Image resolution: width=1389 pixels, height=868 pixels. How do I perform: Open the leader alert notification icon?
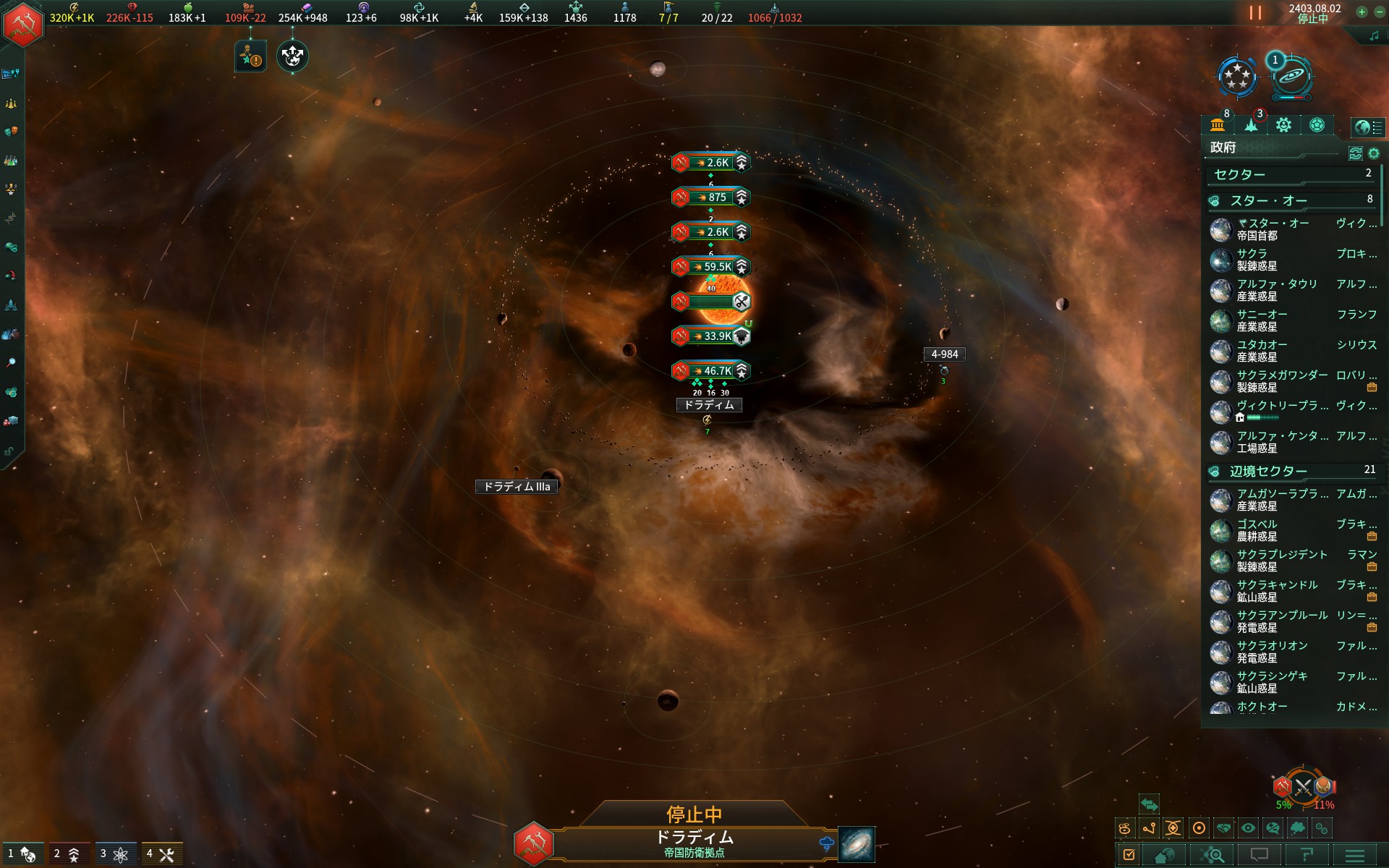tap(250, 56)
